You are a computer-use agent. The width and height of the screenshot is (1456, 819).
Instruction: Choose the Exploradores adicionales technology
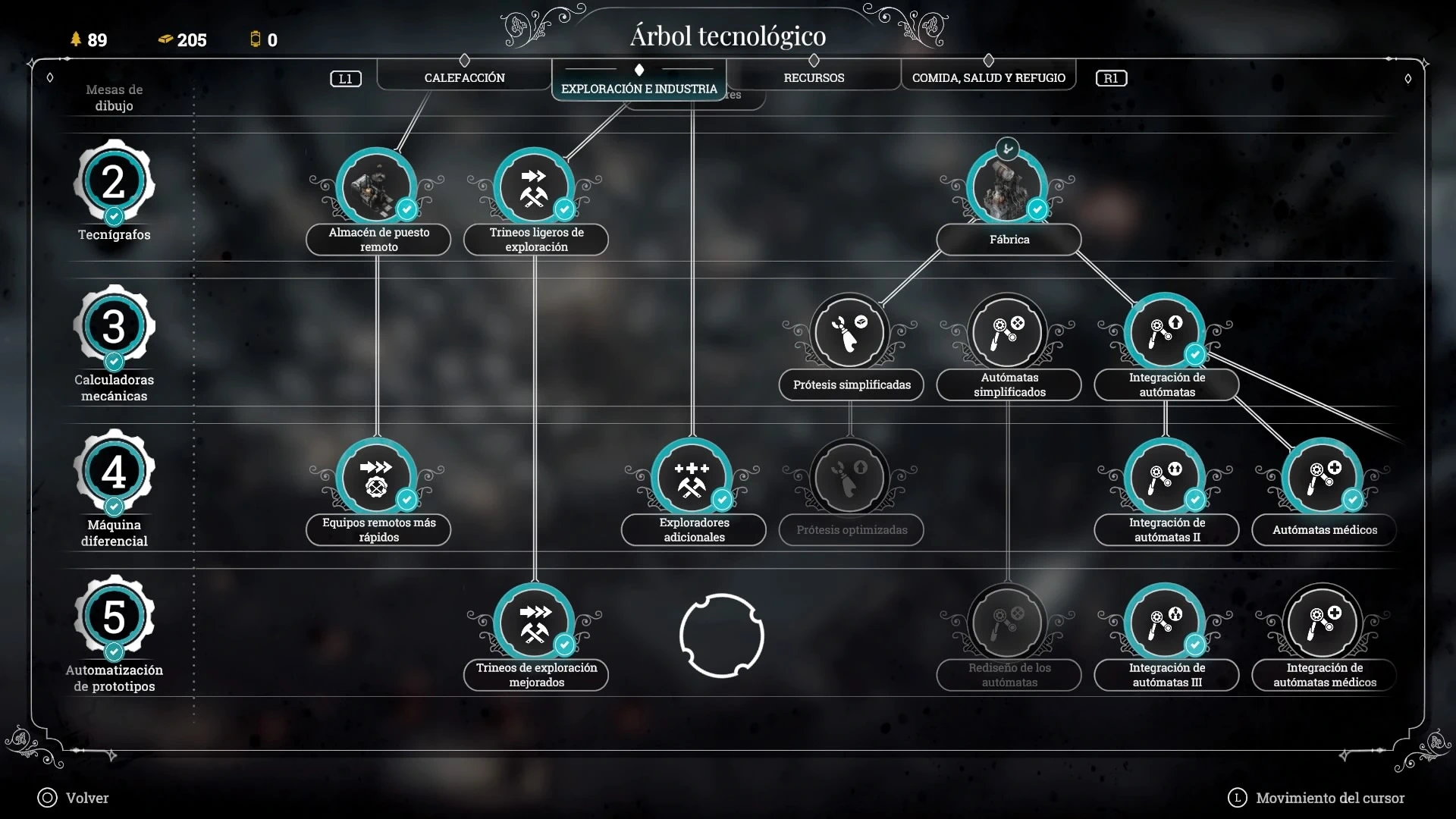click(x=692, y=478)
